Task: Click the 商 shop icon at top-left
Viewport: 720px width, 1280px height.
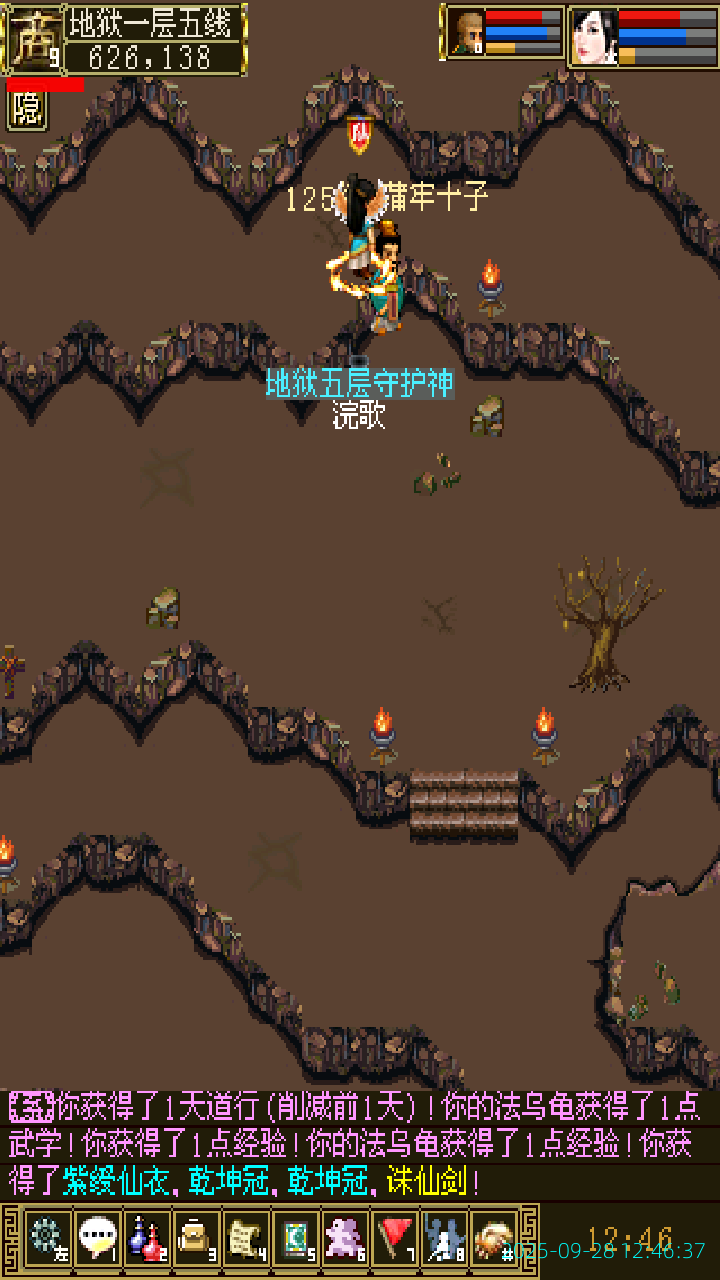Action: click(33, 40)
